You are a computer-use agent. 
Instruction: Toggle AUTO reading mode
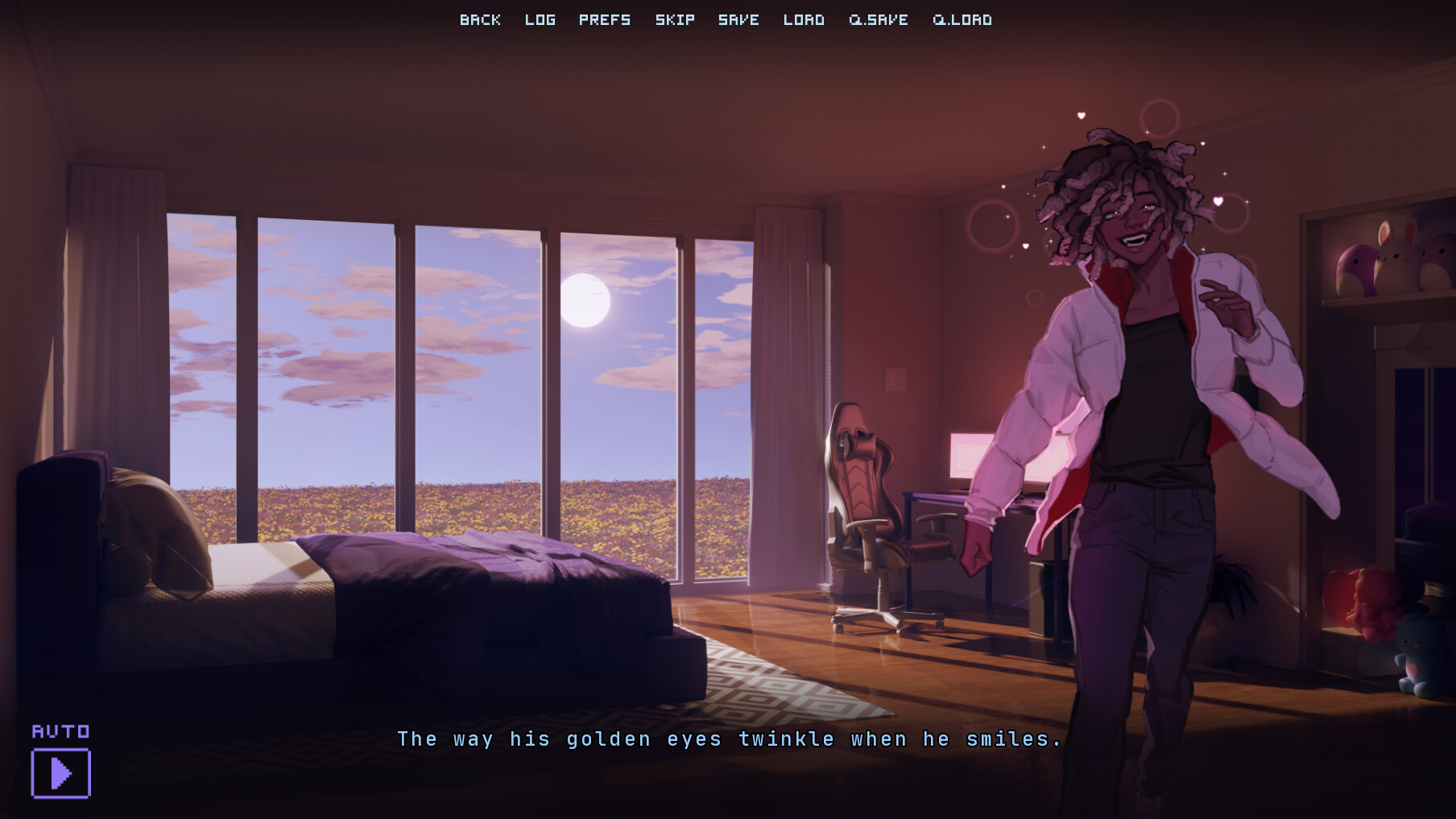(x=60, y=731)
